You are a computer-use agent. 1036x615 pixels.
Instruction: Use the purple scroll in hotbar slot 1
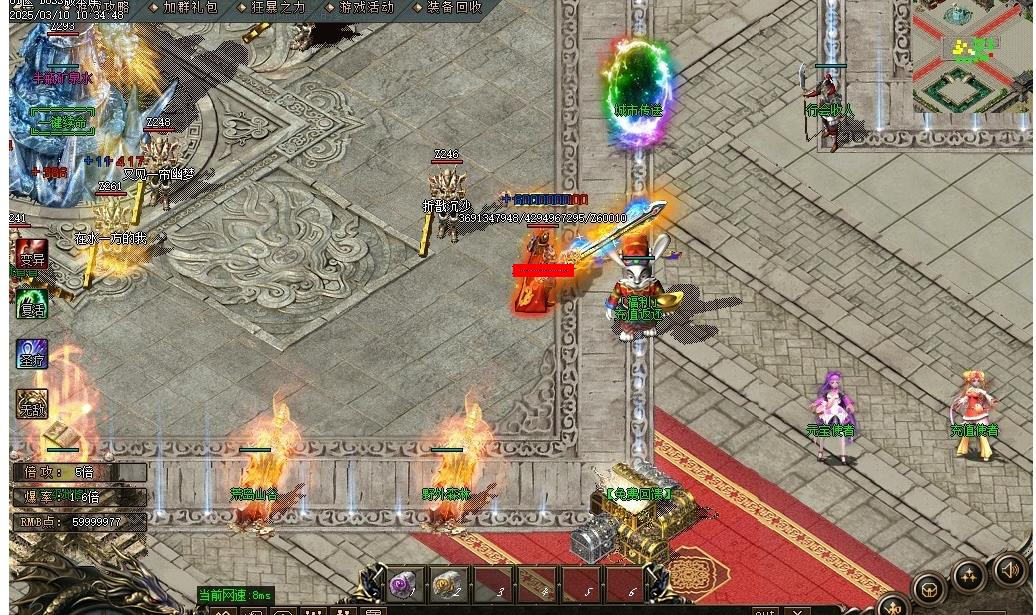[x=404, y=584]
